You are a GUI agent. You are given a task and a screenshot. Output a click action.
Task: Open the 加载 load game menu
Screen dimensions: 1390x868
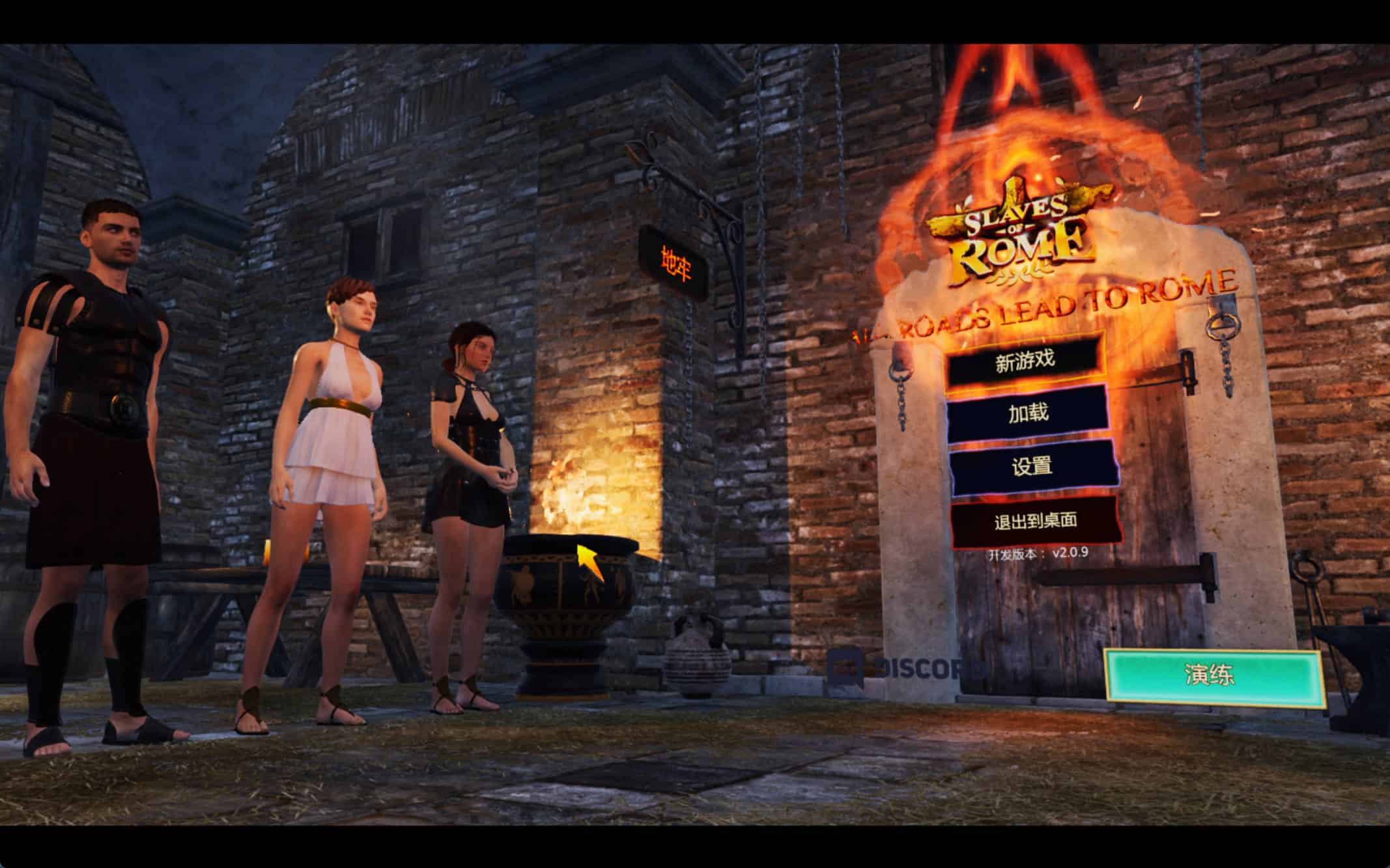[1028, 413]
